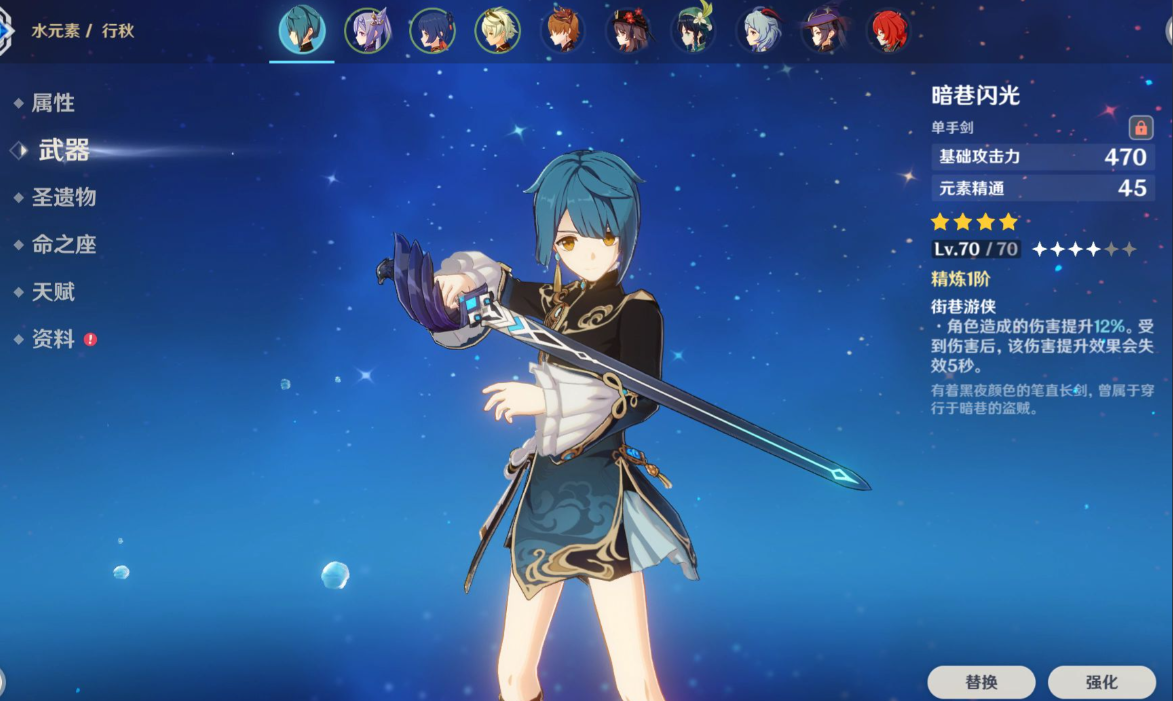Screen dimensions: 1173x701
Task: Choose the purple witch hat character portrait
Action: (824, 31)
